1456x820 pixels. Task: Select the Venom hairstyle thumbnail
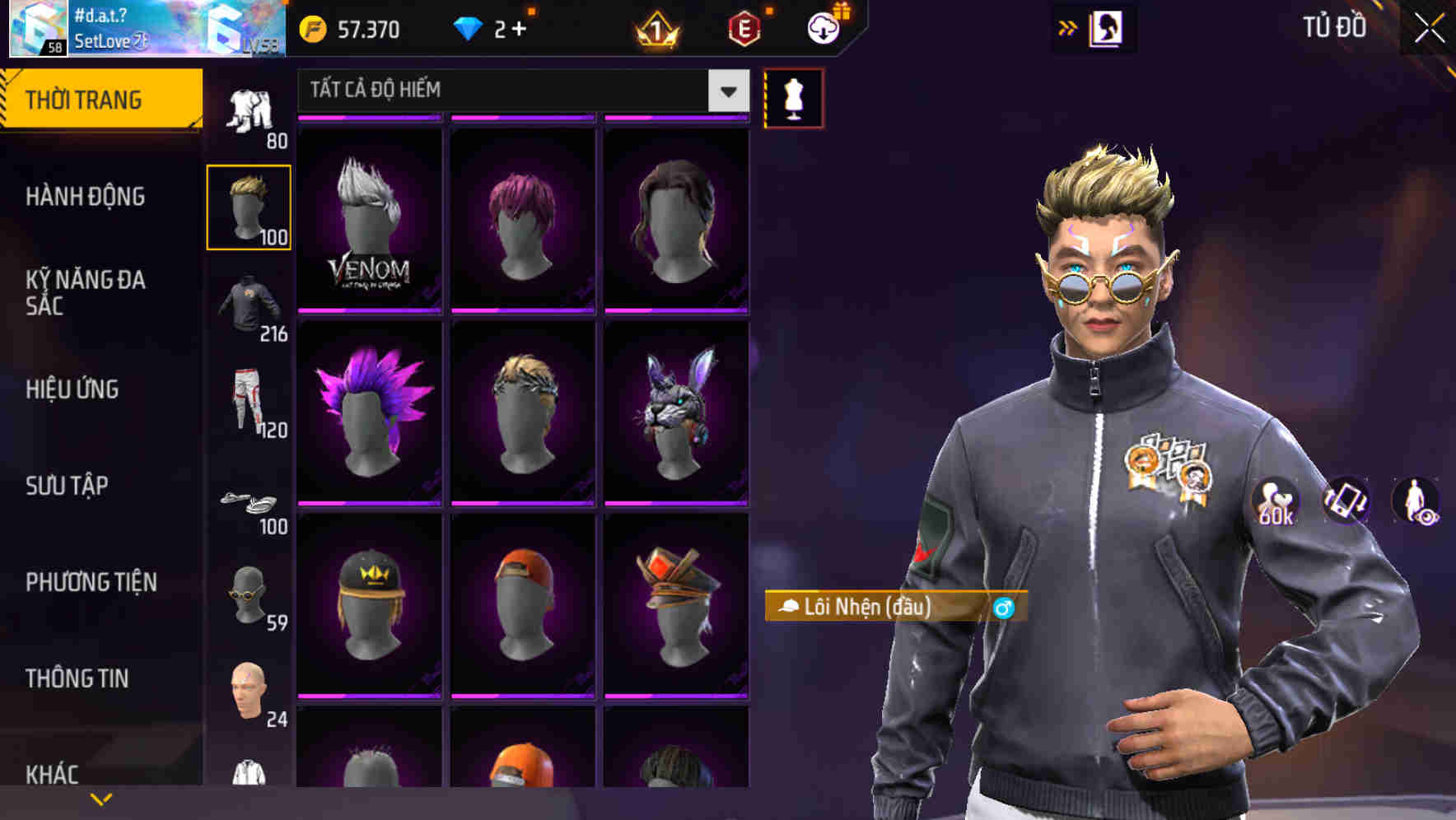(x=370, y=218)
